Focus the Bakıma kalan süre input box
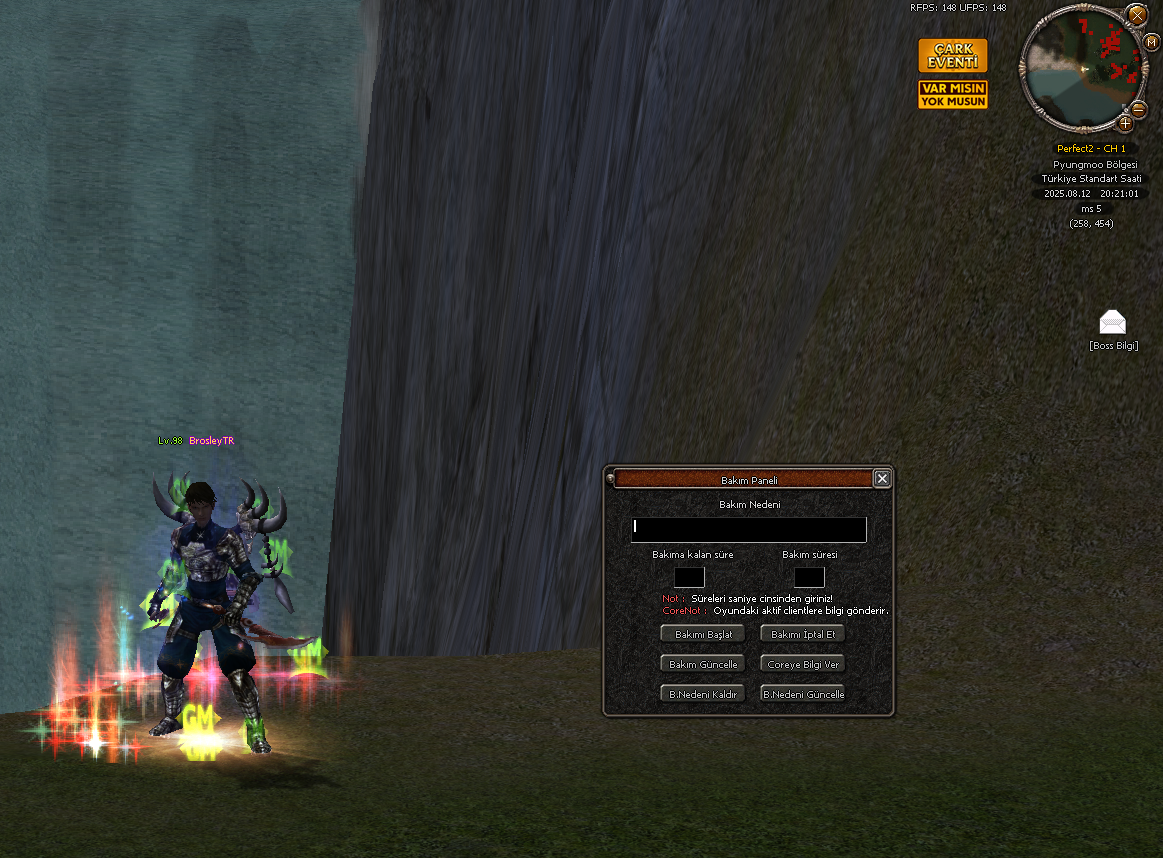Image resolution: width=1163 pixels, height=858 pixels. pos(689,577)
